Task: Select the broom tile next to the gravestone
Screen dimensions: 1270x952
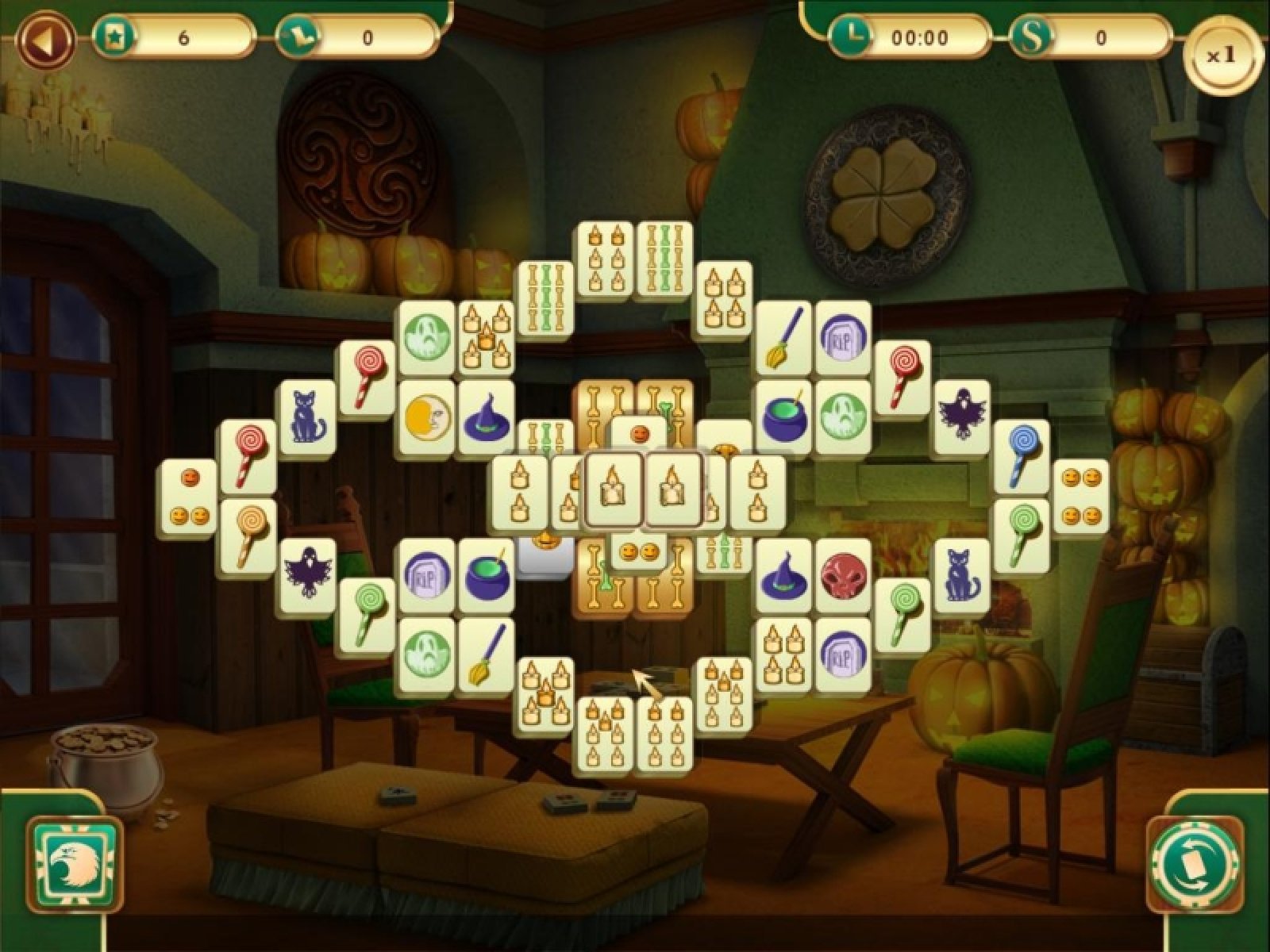Action: [782, 335]
